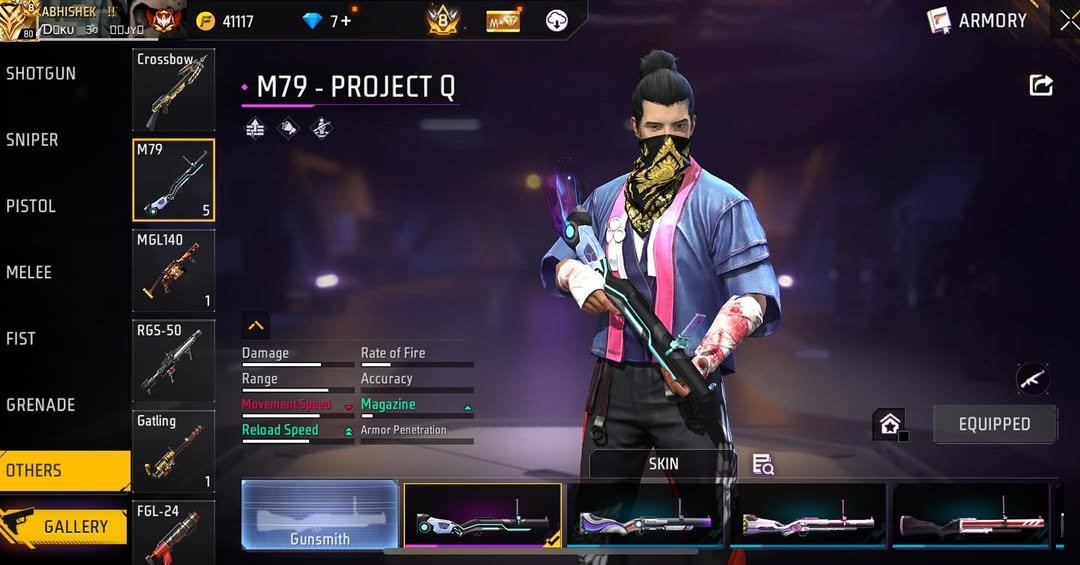The image size is (1080, 565).
Task: Click the gold coins balance
Action: (226, 21)
